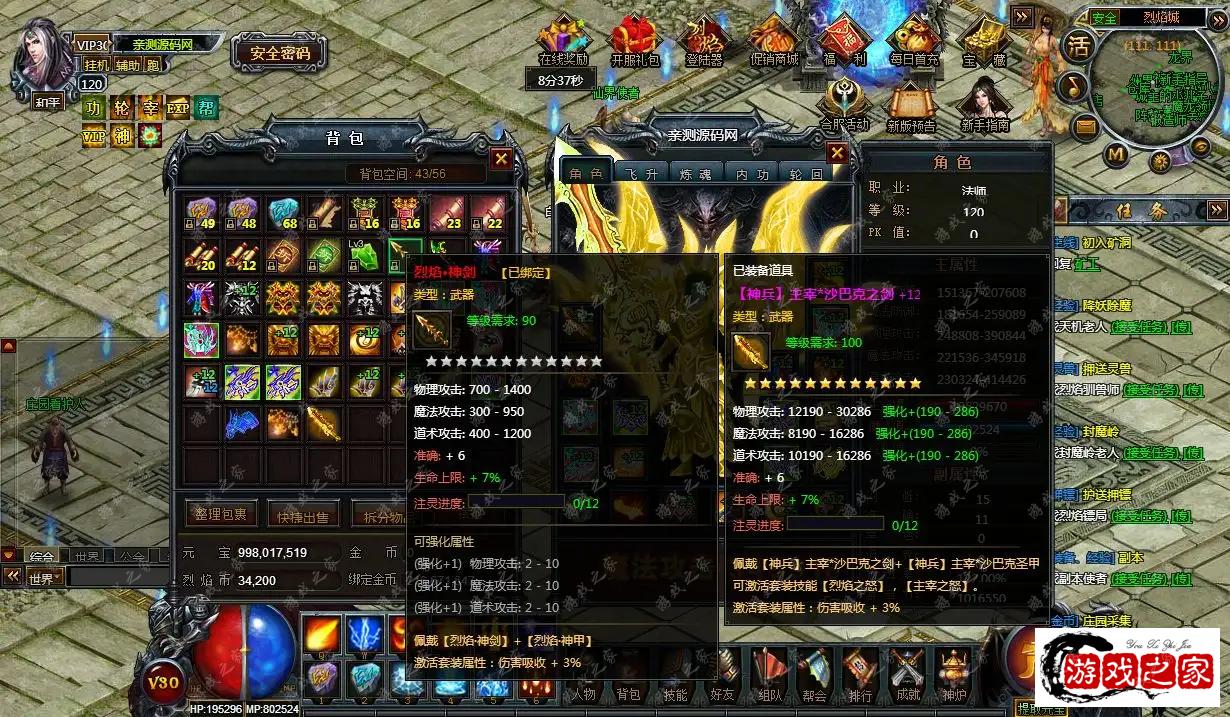Open the 新手指南 beginner guide icon
Image resolution: width=1230 pixels, height=717 pixels.
[x=983, y=106]
